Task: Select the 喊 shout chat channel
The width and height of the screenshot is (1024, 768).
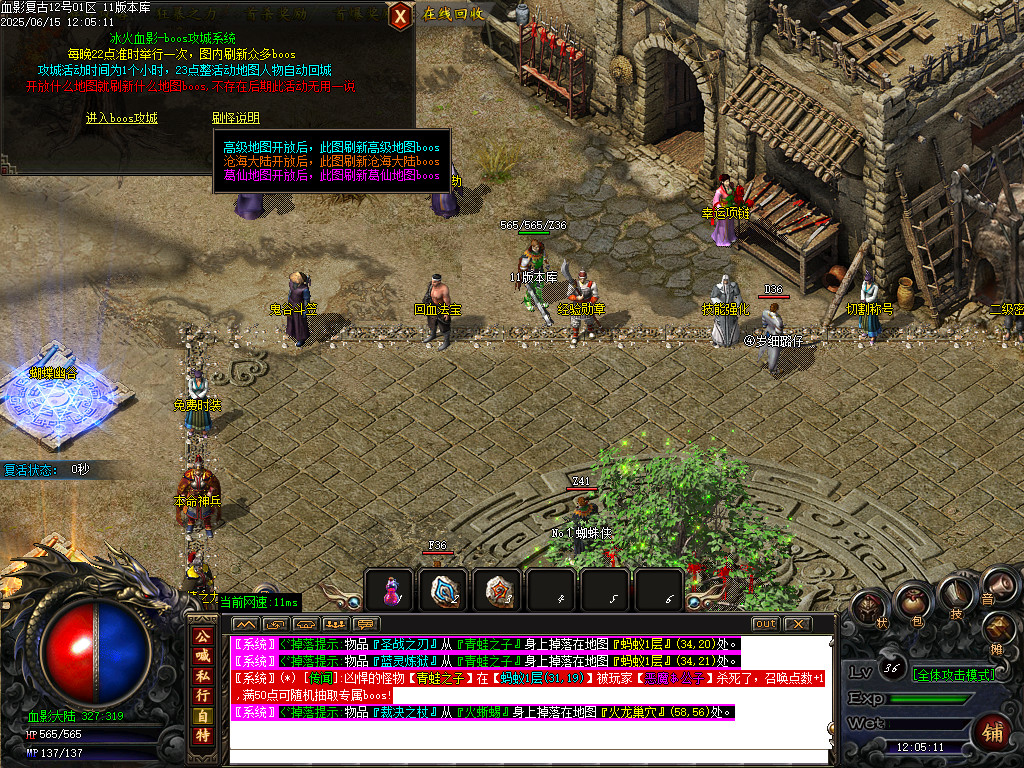Action: [203, 655]
